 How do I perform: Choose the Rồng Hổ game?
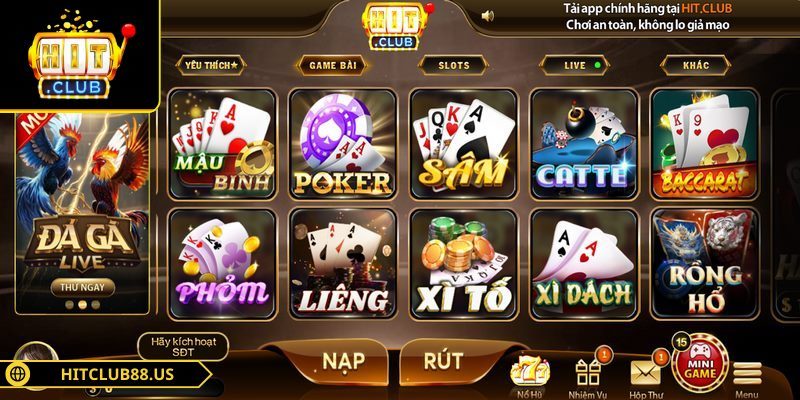702,263
